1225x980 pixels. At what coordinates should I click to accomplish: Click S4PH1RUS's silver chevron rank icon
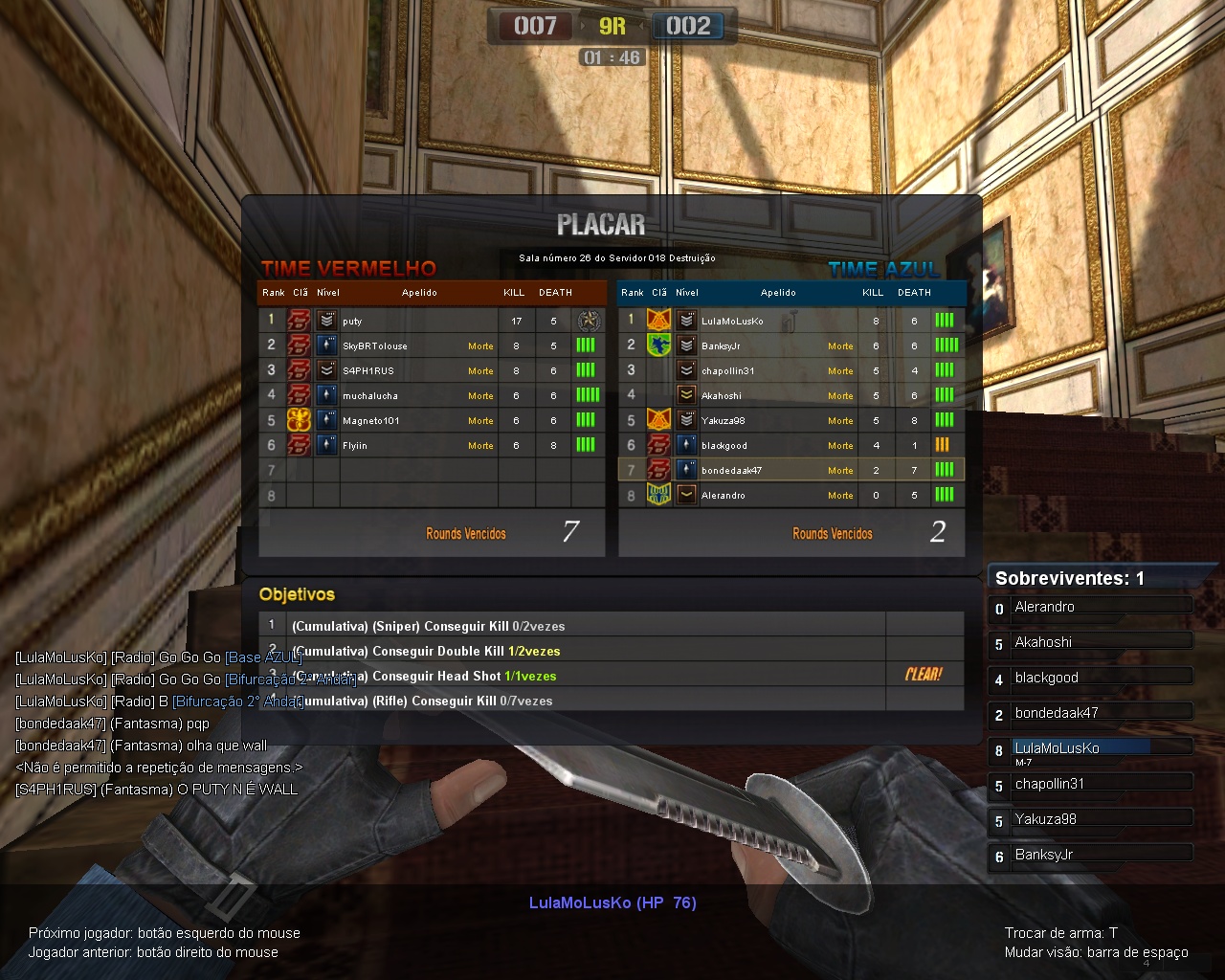pos(325,370)
